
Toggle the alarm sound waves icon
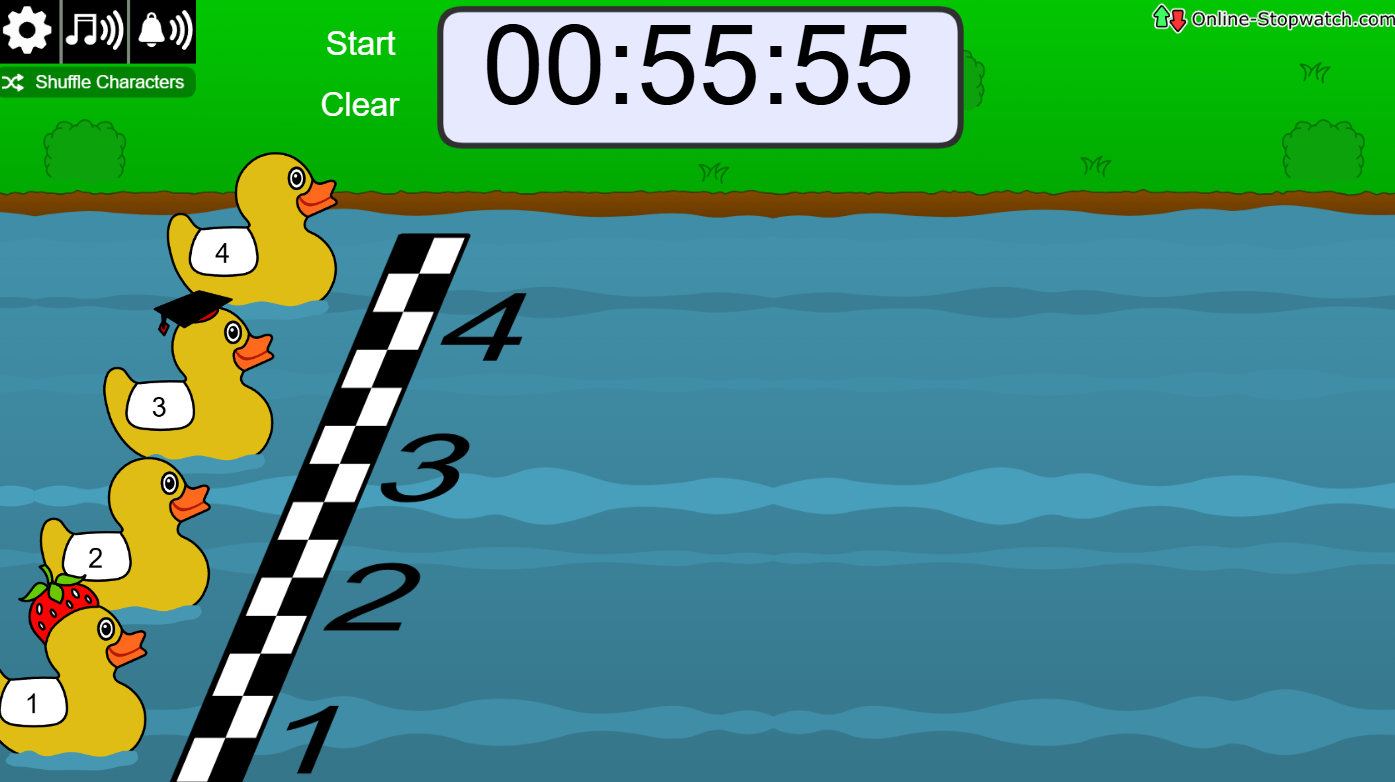pyautogui.click(x=178, y=28)
